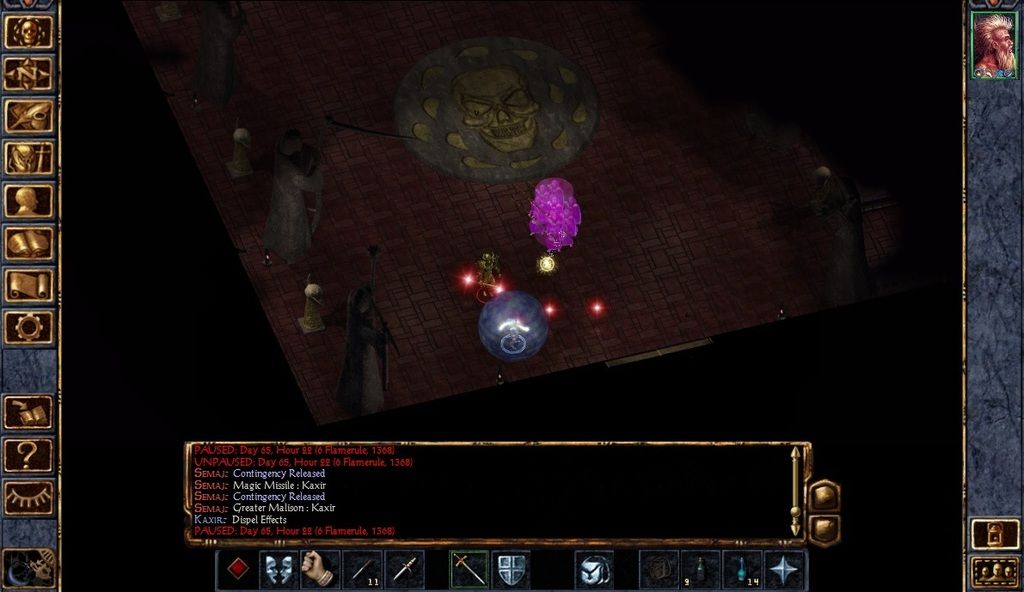
Task: Select the whole party with the three-heads button
Action: pos(994,572)
